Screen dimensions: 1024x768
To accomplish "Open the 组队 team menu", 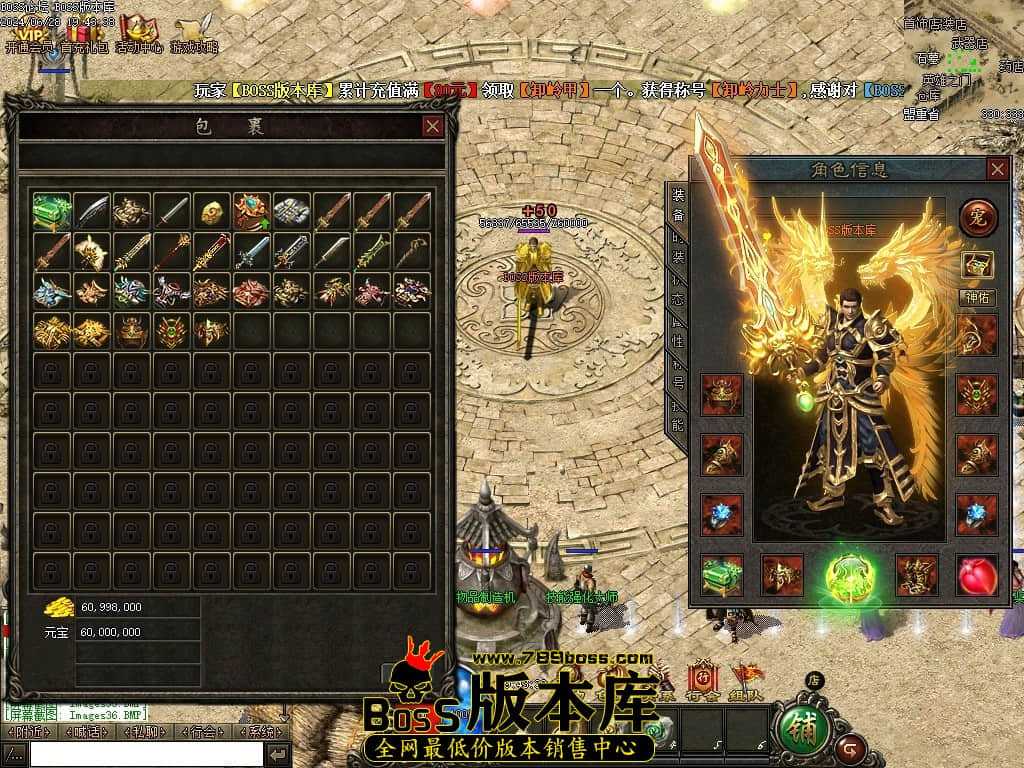I will coord(746,680).
